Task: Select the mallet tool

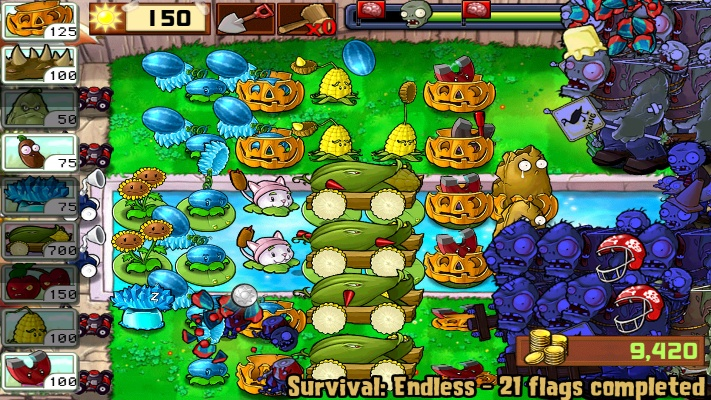Action: [306, 17]
